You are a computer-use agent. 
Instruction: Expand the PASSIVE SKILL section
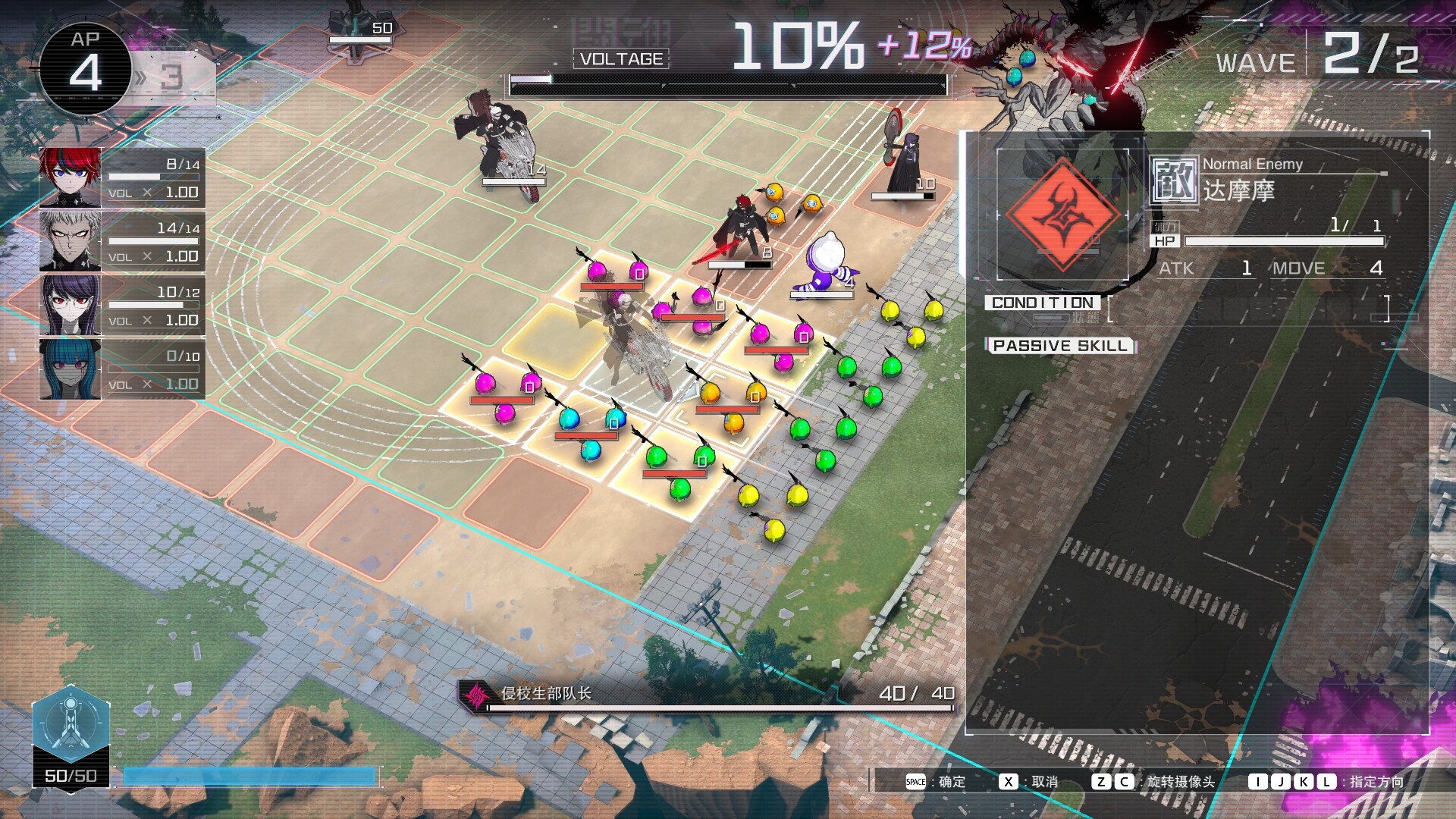click(1060, 347)
